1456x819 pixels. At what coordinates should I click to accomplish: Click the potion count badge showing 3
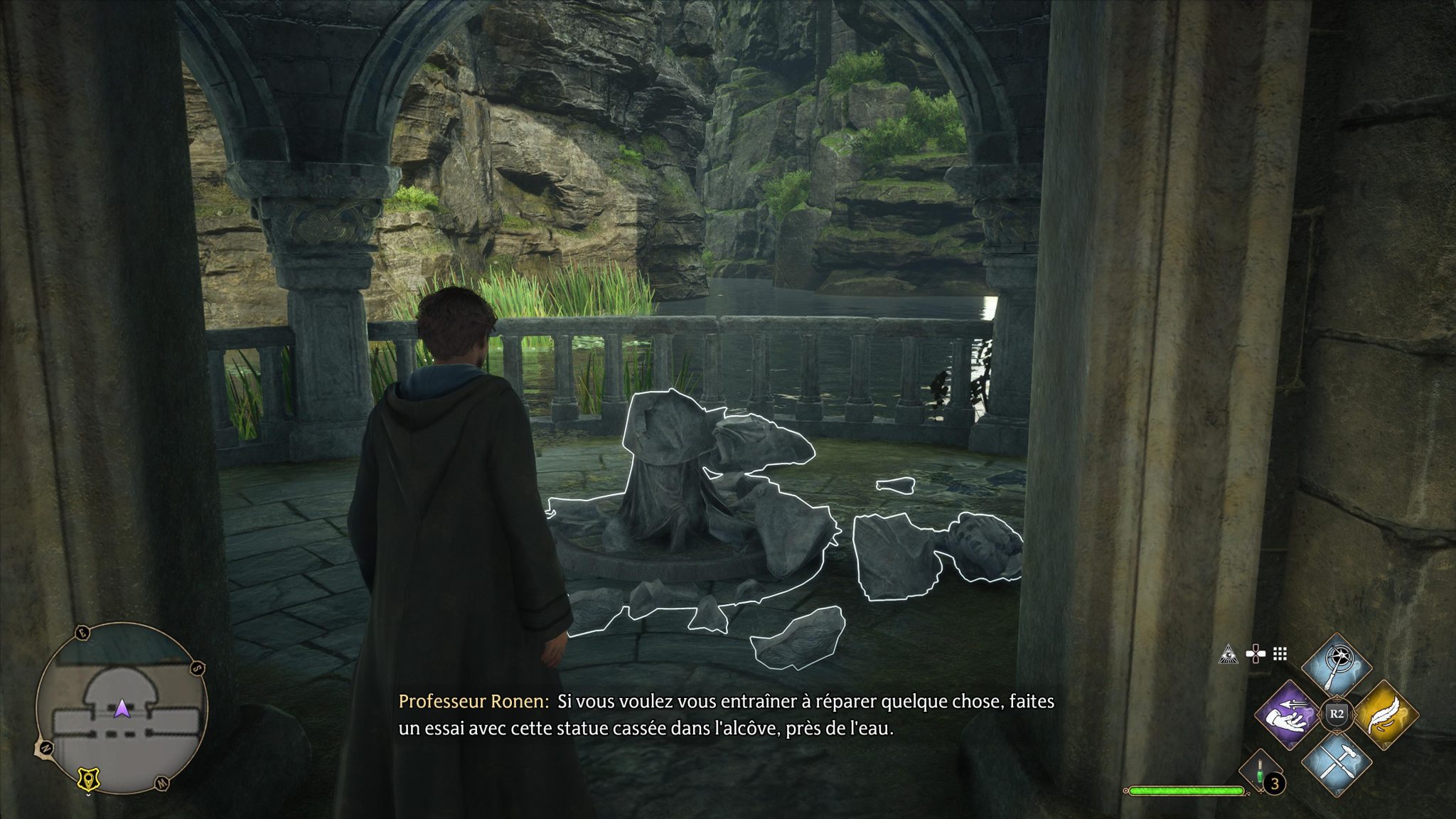1274,783
